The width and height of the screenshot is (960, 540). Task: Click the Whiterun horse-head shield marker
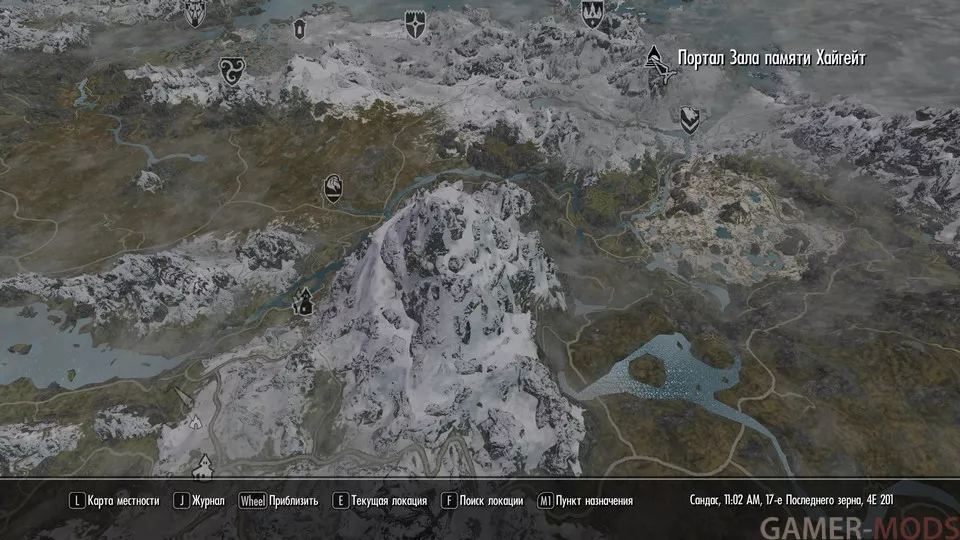[x=333, y=188]
